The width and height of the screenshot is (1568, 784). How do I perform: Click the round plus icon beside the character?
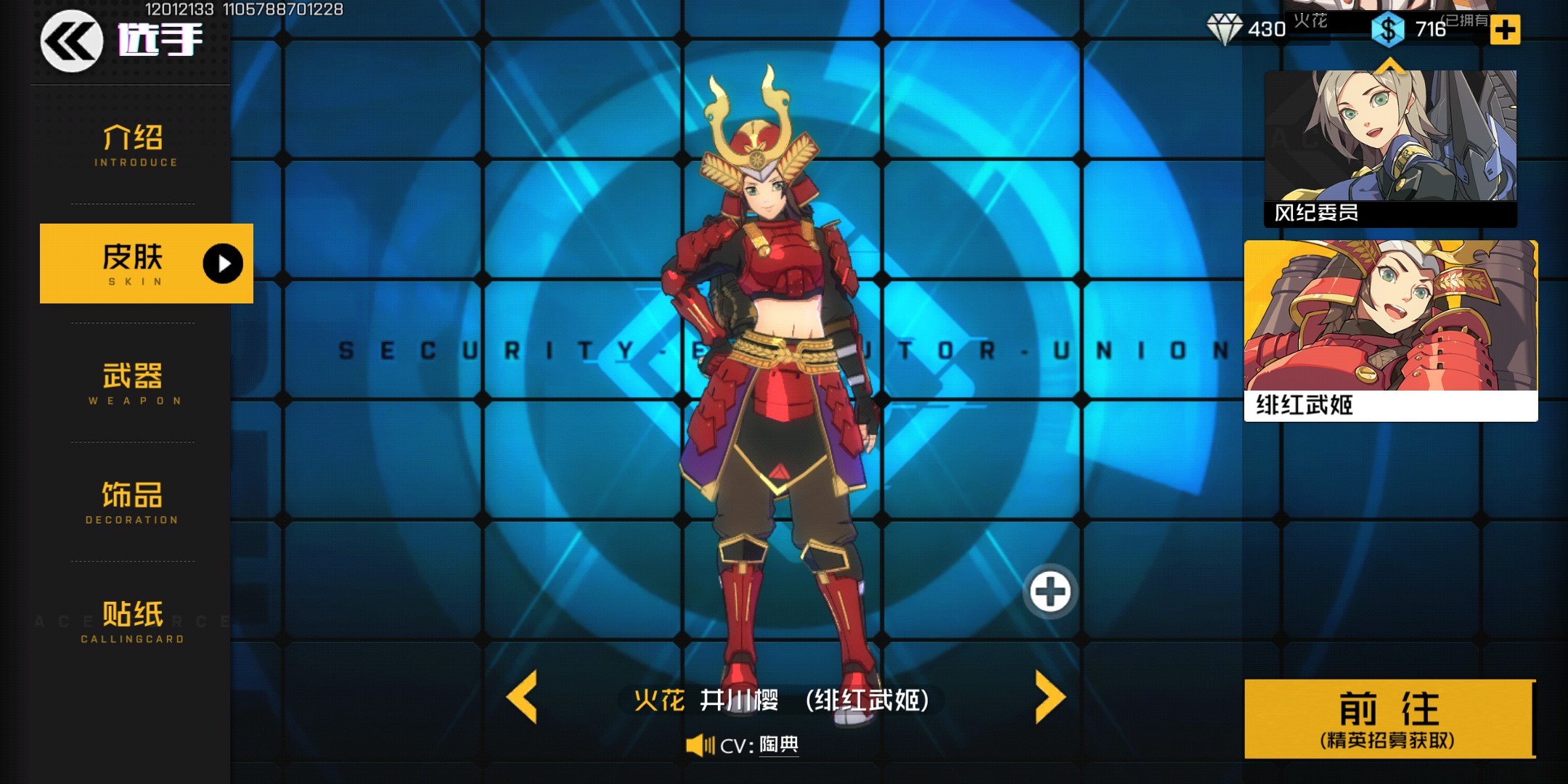coord(1050,591)
